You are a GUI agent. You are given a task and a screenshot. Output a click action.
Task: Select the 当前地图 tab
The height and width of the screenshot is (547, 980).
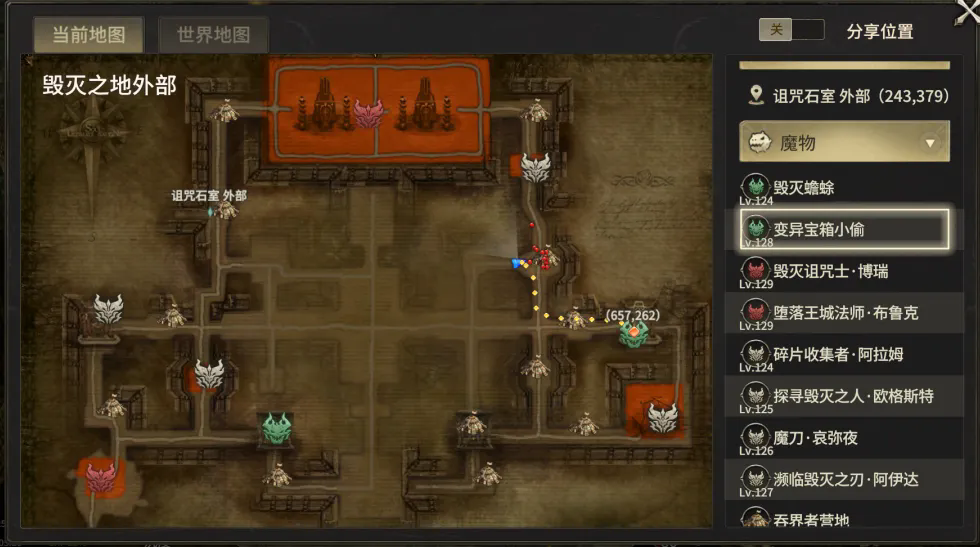coord(88,35)
